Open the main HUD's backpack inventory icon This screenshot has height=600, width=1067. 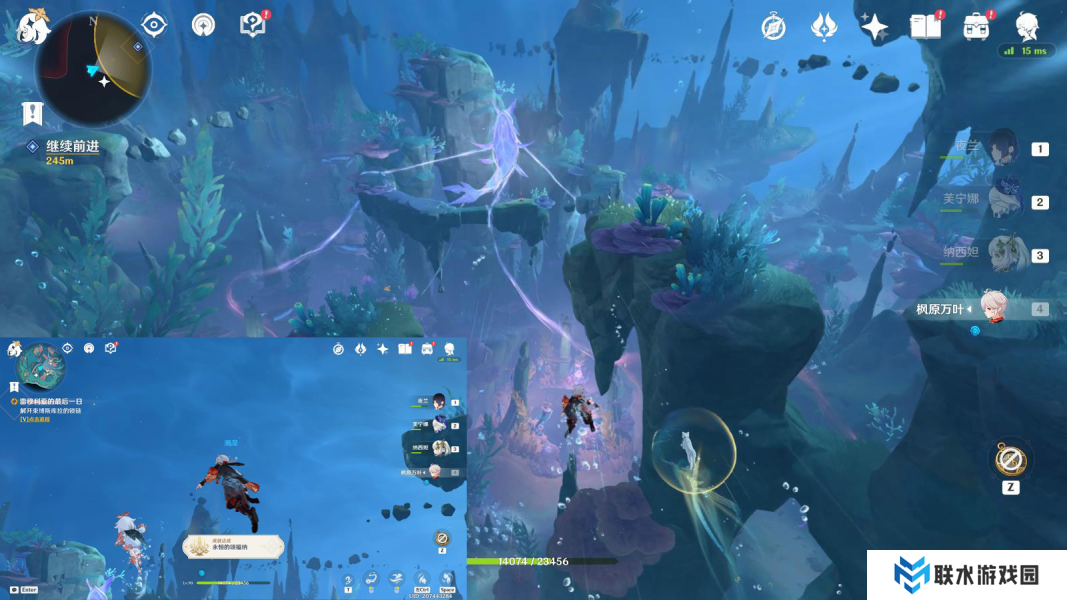[x=976, y=27]
